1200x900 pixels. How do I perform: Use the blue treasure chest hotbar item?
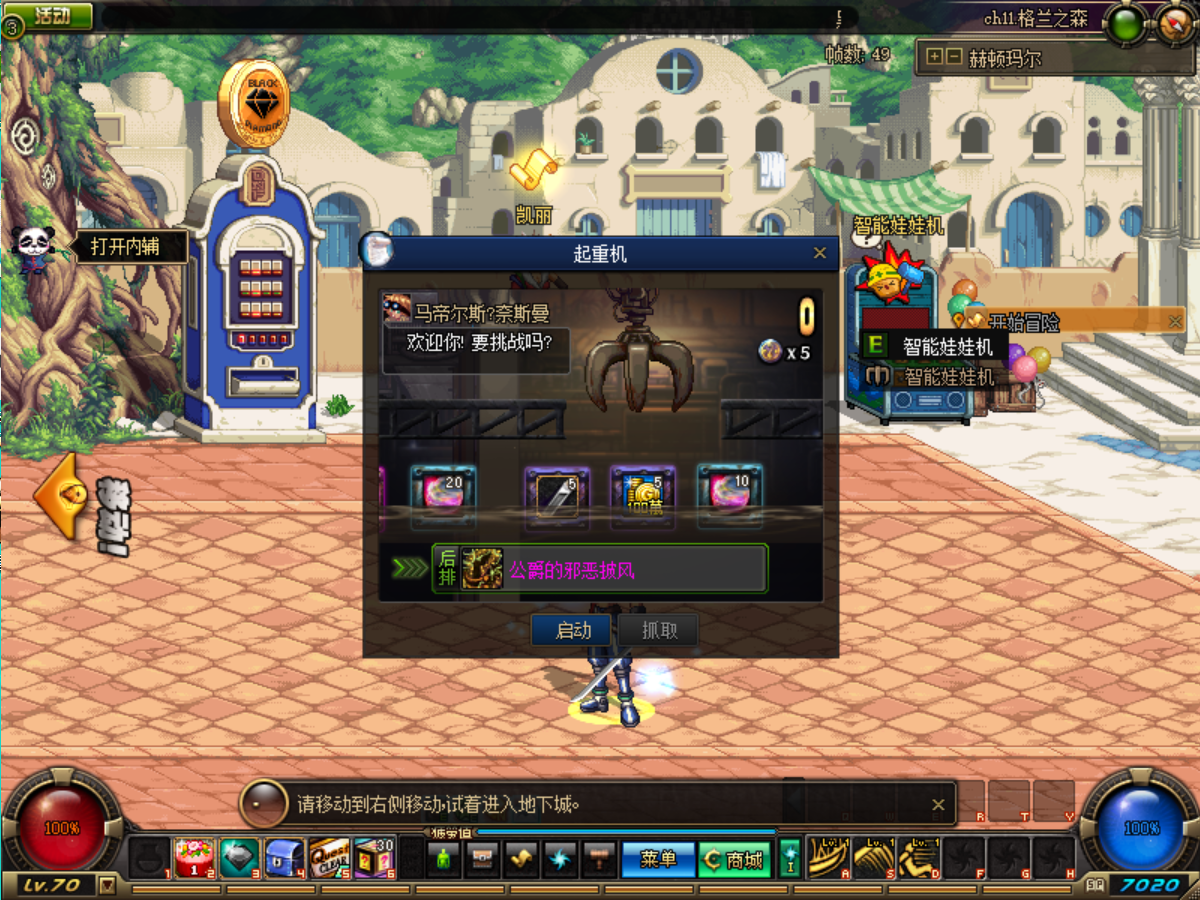click(x=284, y=858)
